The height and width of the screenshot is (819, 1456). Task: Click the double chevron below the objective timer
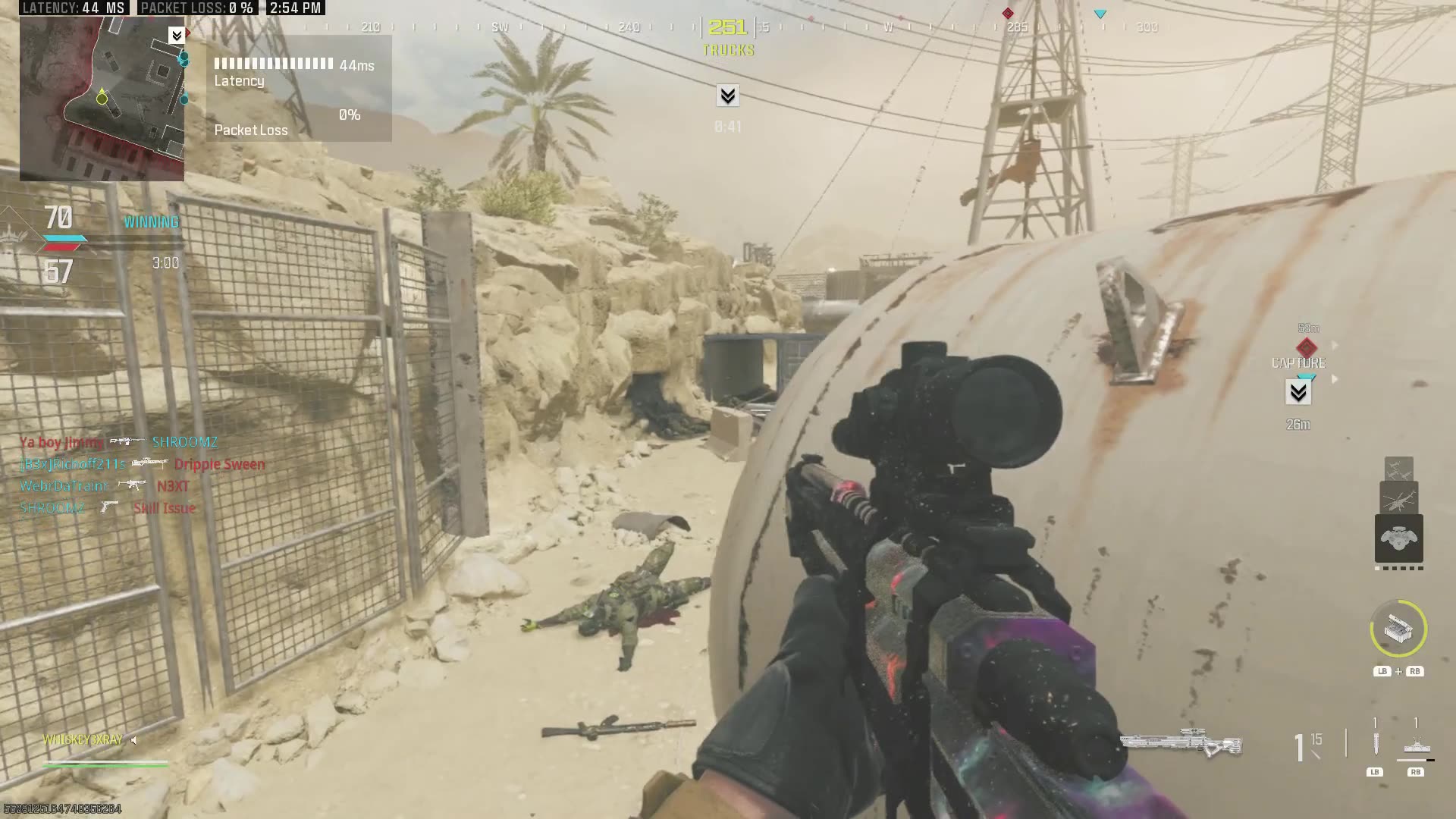click(726, 96)
